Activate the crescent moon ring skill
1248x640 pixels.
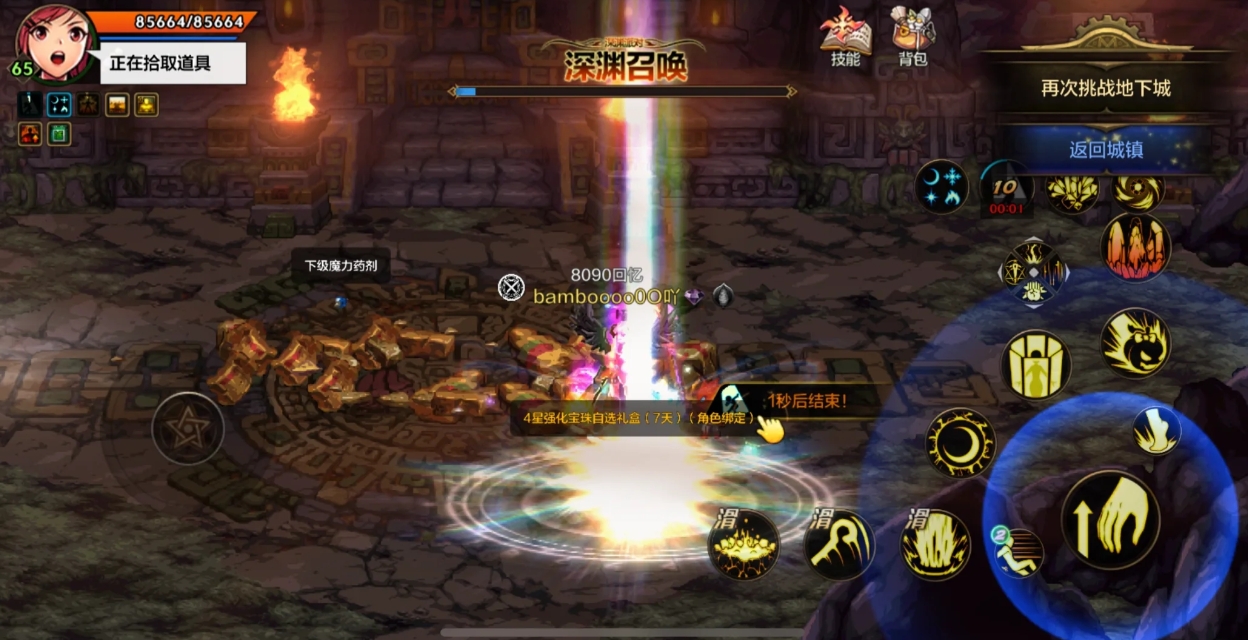pyautogui.click(x=960, y=442)
